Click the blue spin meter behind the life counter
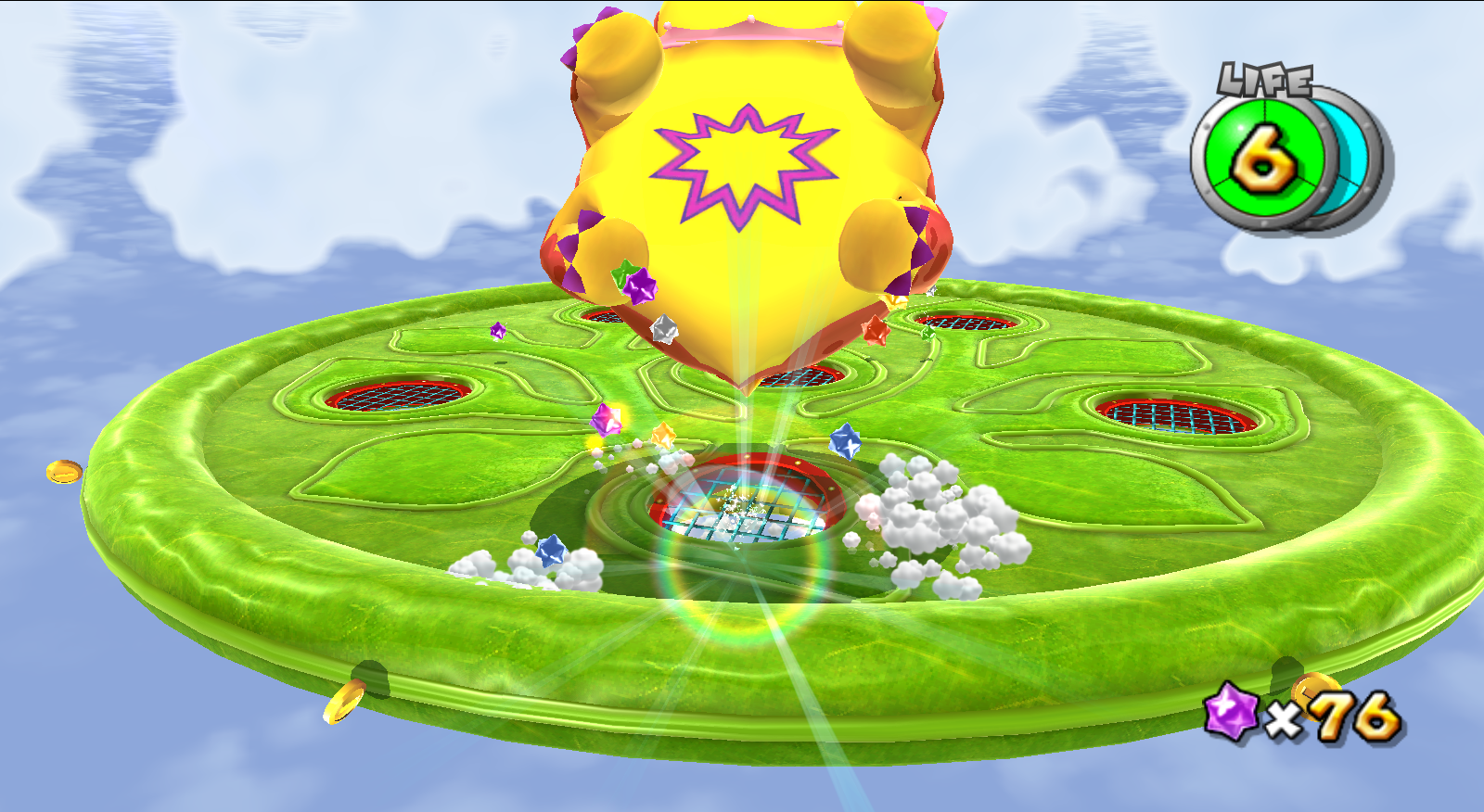 point(1347,148)
